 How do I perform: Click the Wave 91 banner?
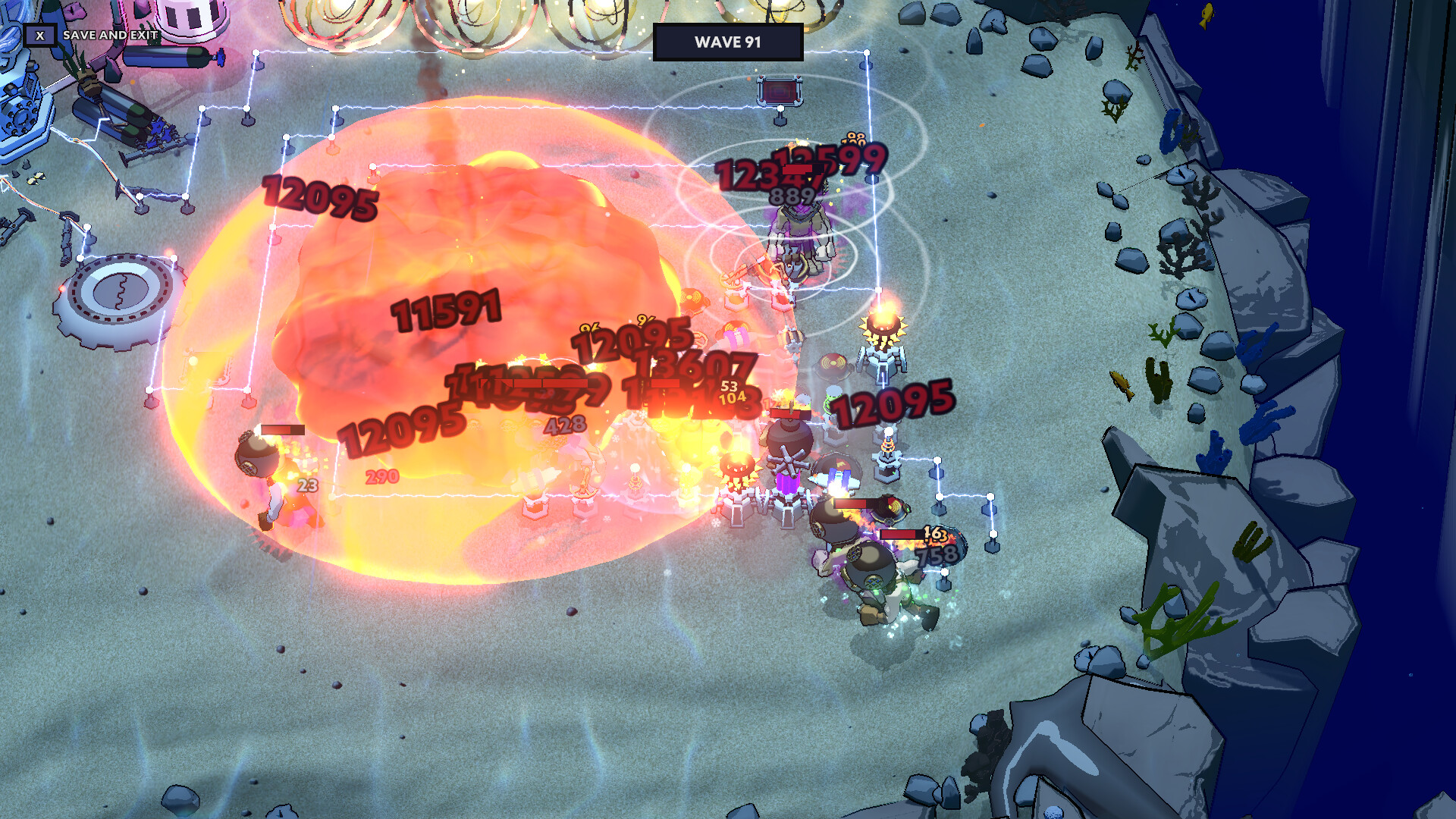[x=728, y=42]
